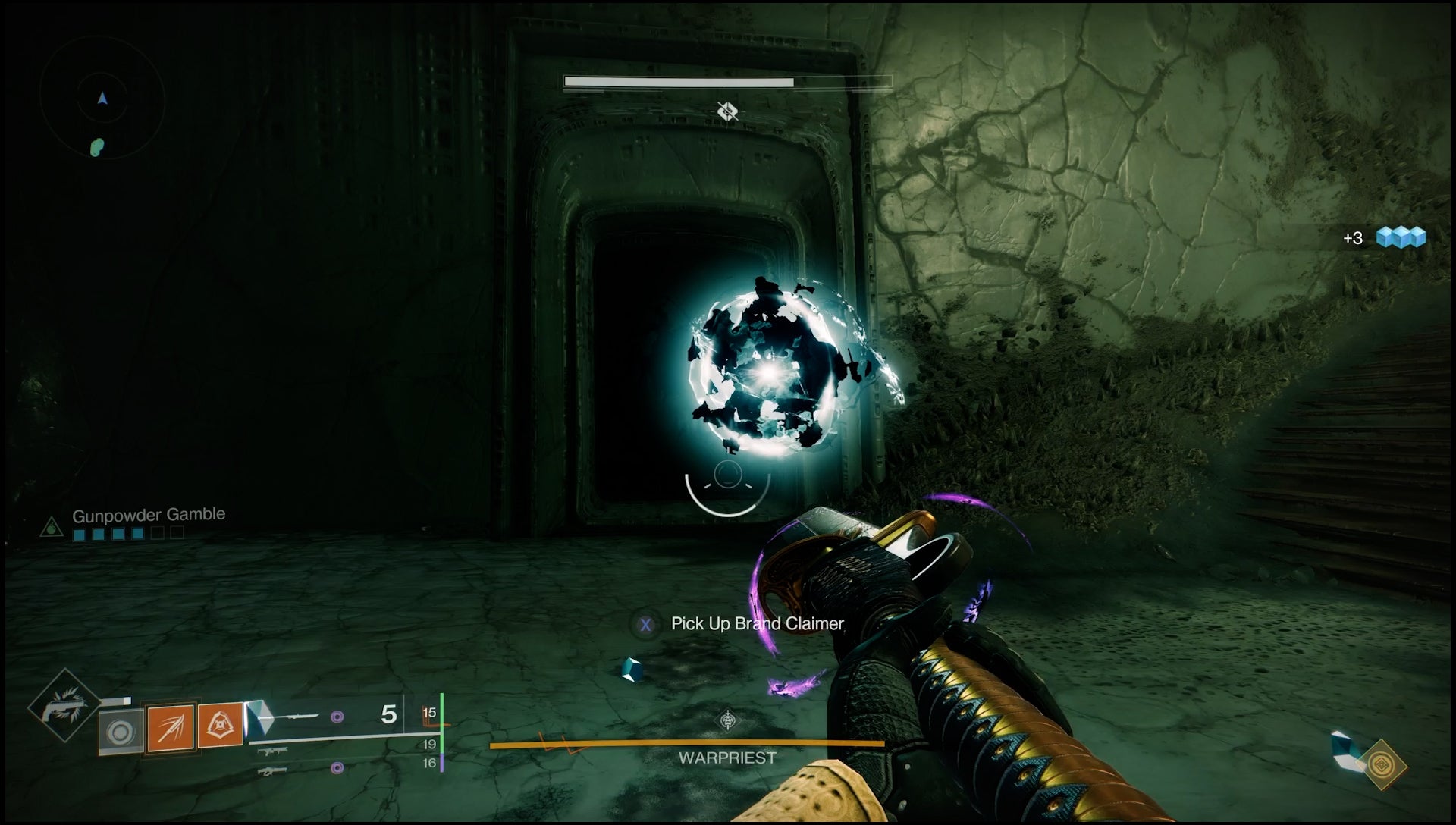This screenshot has width=1456, height=825.
Task: Trigger the orange hooded class ability icon
Action: coord(221,727)
